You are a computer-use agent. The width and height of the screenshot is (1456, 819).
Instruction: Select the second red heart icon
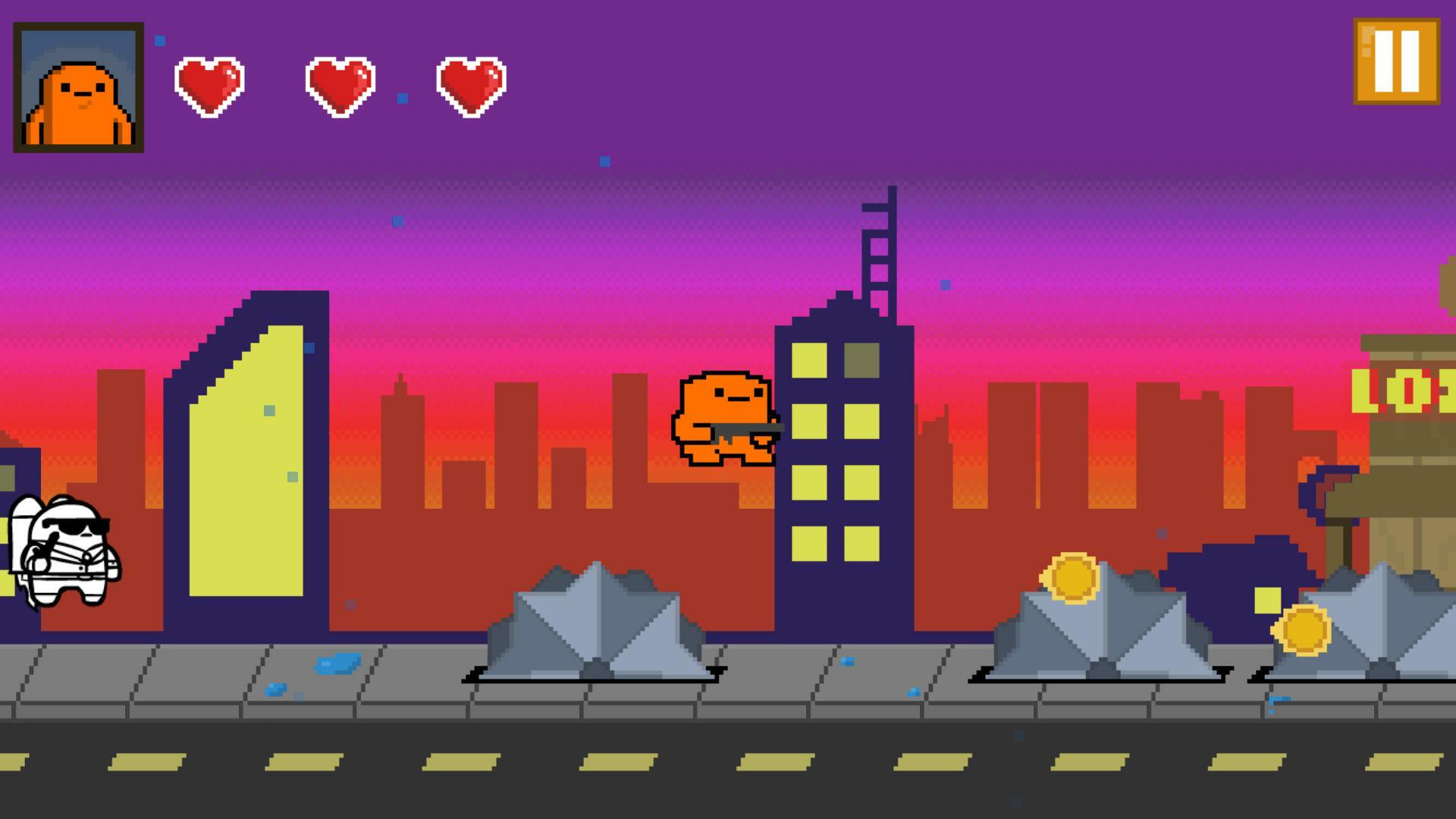(x=338, y=86)
